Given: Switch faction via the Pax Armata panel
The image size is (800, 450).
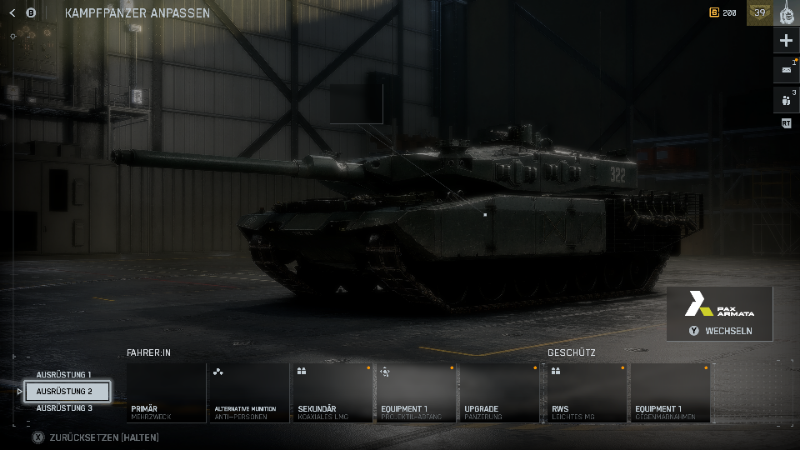Looking at the screenshot, I should 720,314.
